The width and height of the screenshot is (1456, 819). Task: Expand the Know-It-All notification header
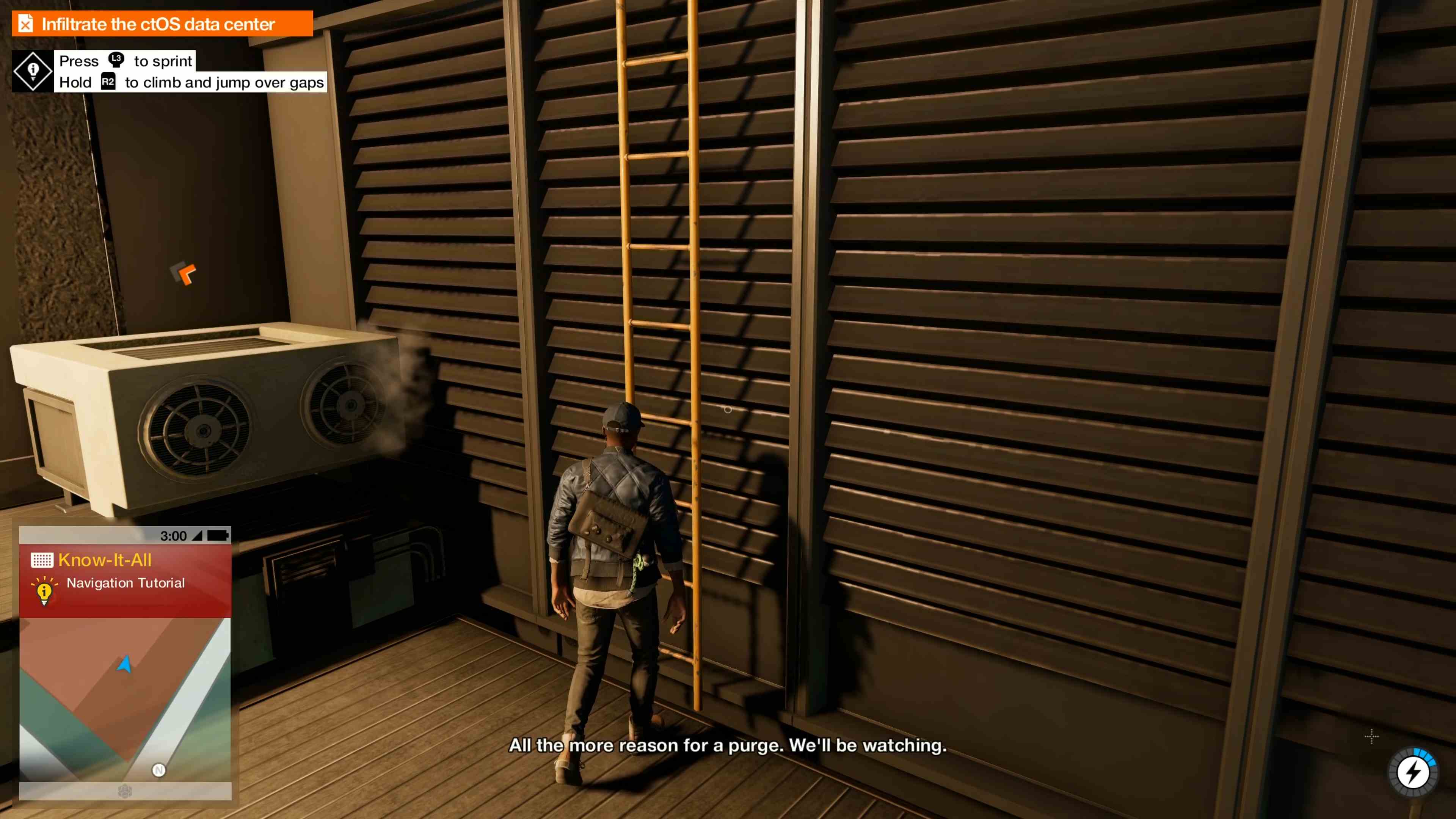(x=105, y=560)
